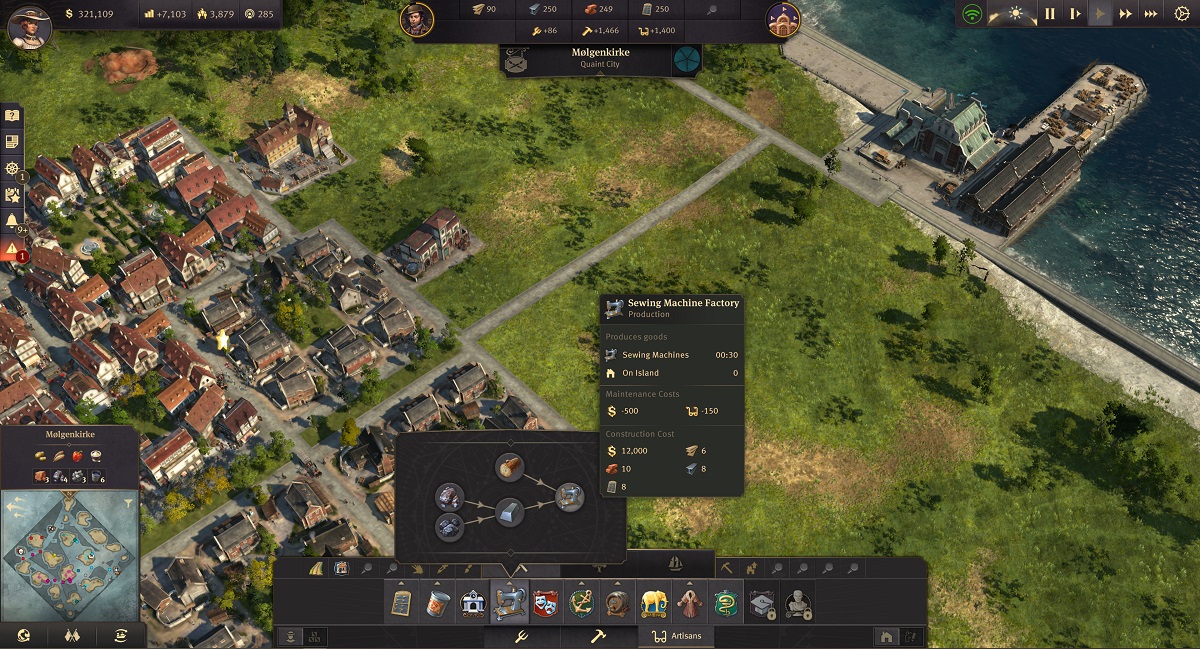Open the gear options menu
Image resolution: width=1200 pixels, height=649 pixels.
pyautogui.click(x=1181, y=14)
